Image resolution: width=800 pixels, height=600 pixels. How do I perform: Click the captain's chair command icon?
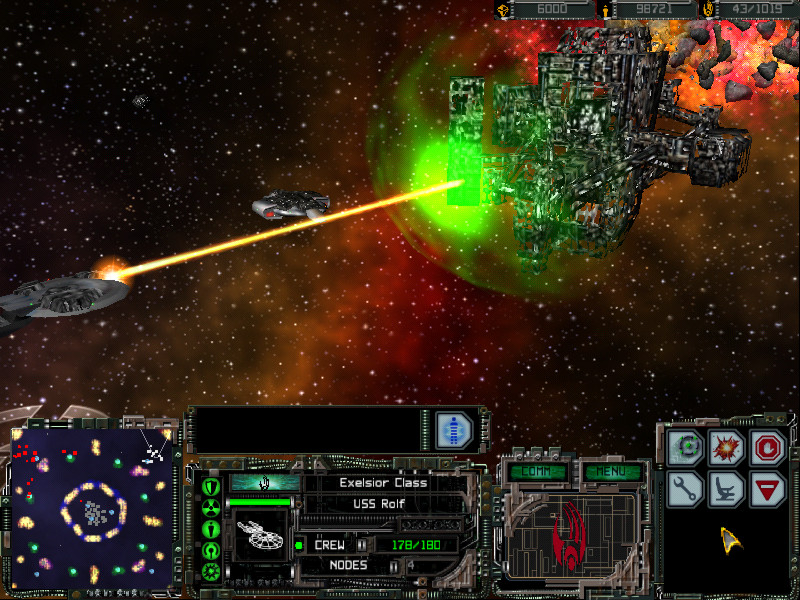(726, 489)
